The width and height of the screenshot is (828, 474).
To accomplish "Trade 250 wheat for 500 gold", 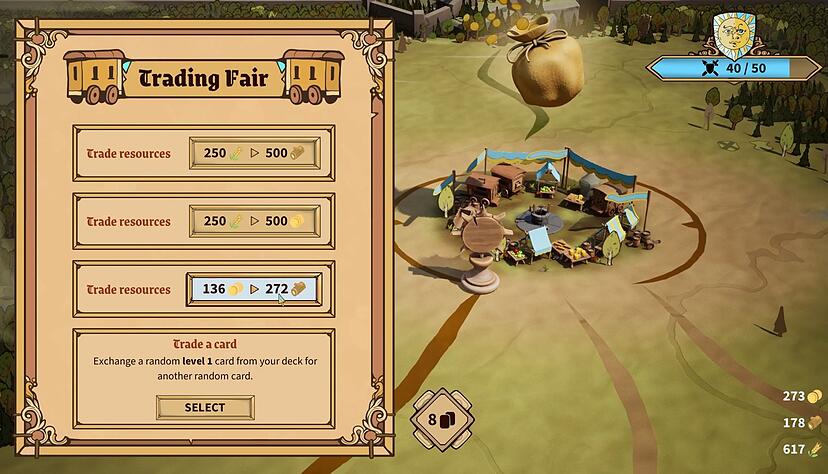I will coord(255,221).
